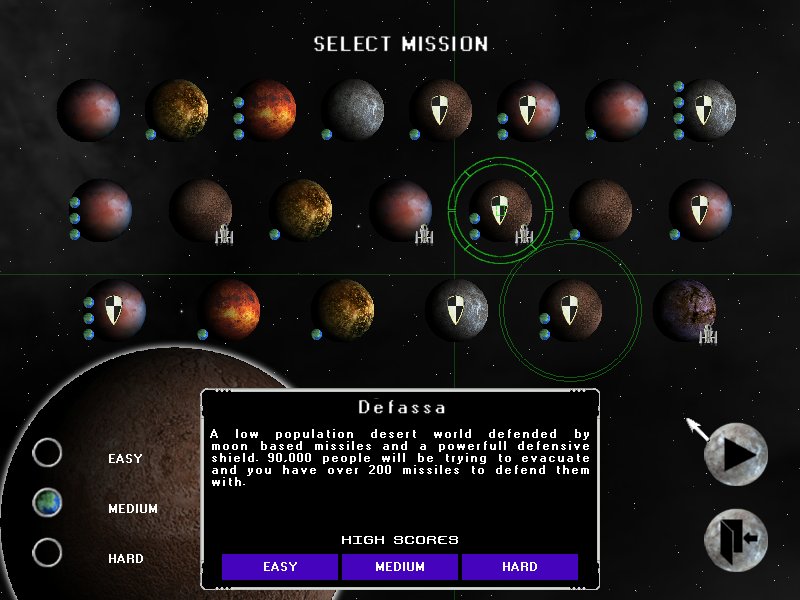The height and width of the screenshot is (600, 800).
Task: View the Hard high scores
Action: 520,567
